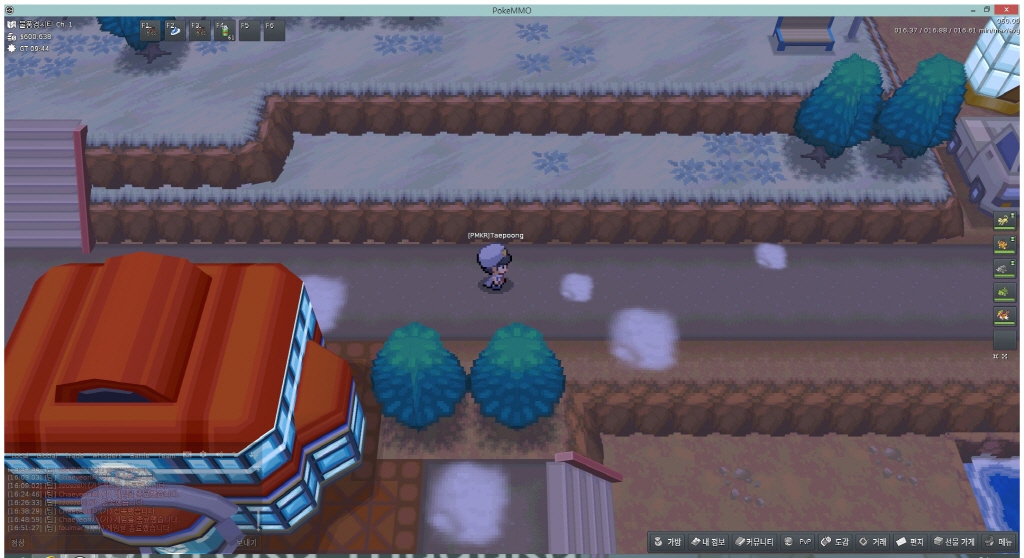
Task: Open the 커뮤니티 community window
Action: point(755,542)
